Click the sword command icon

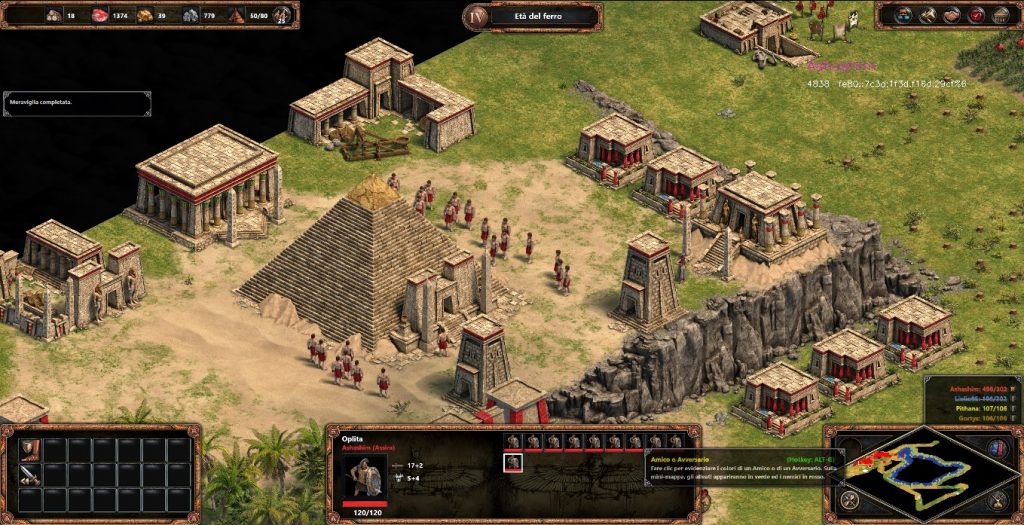point(30,474)
